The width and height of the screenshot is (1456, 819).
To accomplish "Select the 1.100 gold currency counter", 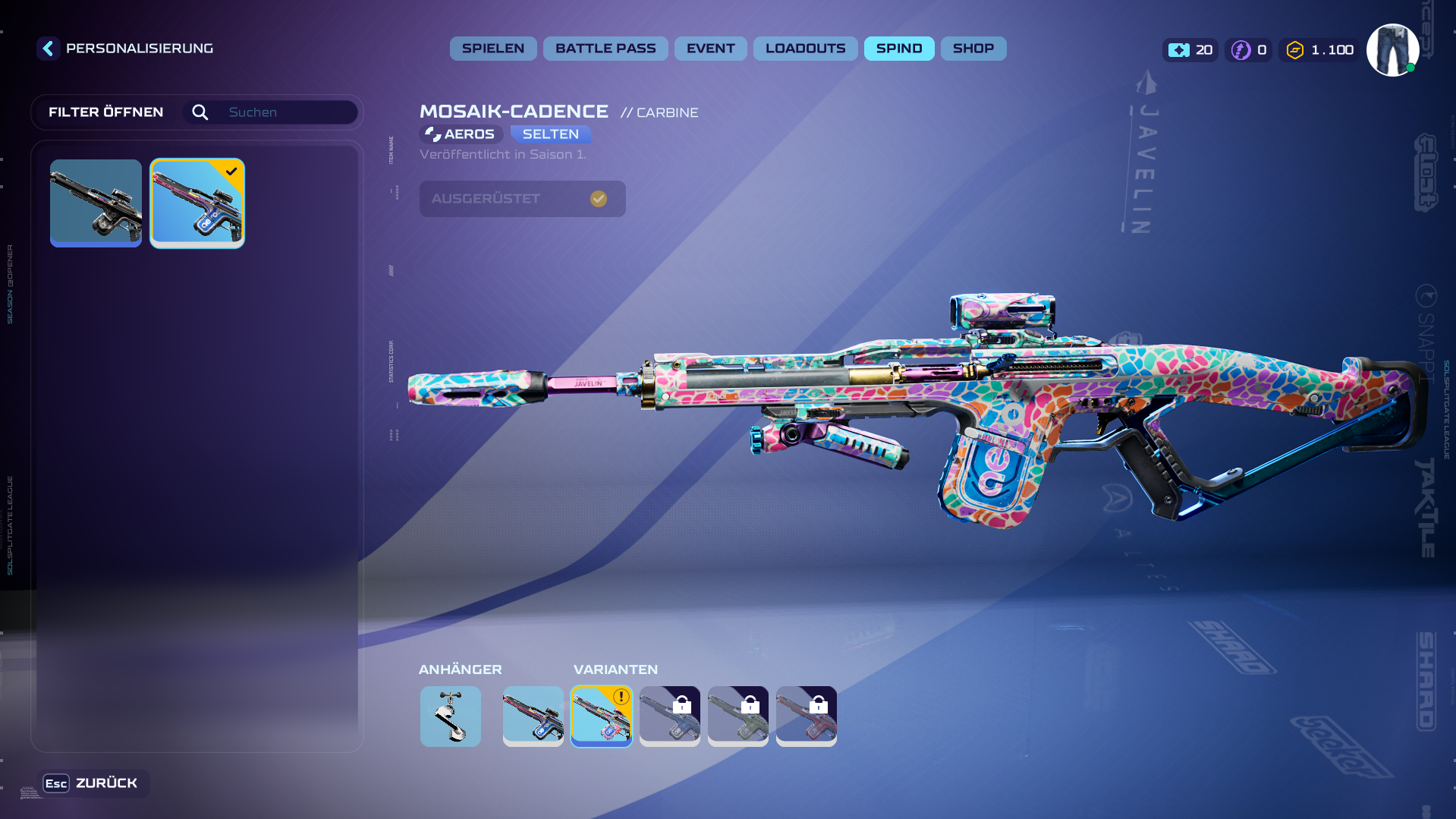I will [1320, 50].
